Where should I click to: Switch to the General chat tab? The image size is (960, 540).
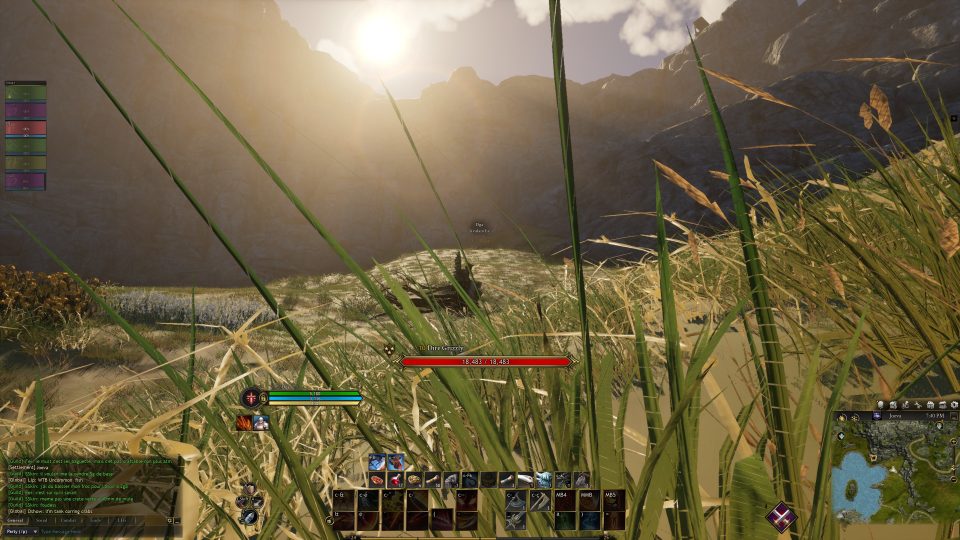pos(15,520)
